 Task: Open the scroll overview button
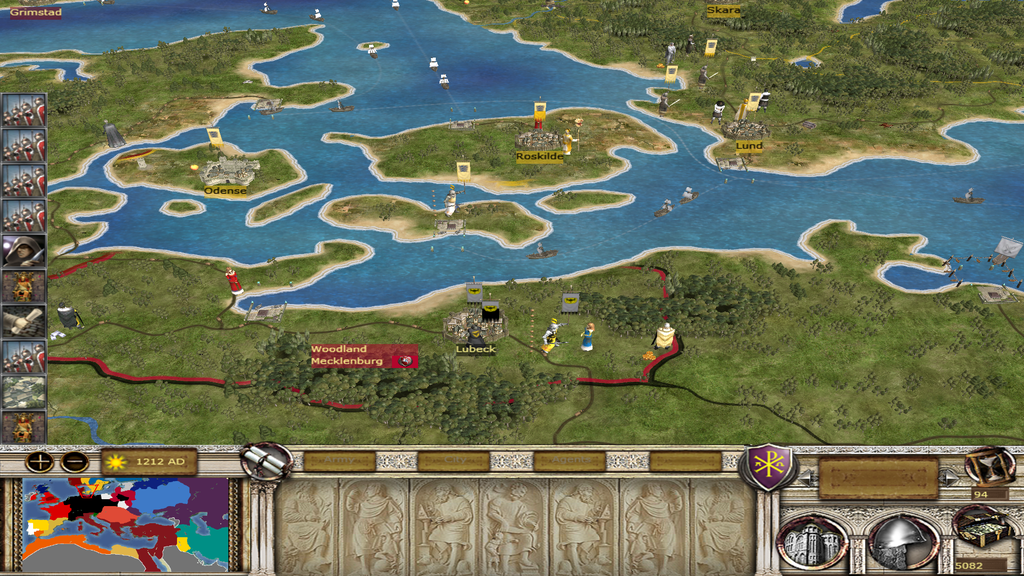click(x=266, y=462)
